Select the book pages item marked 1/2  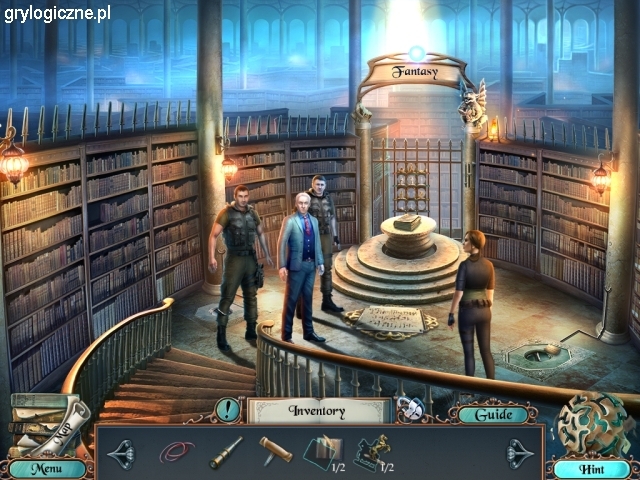coord(321,452)
